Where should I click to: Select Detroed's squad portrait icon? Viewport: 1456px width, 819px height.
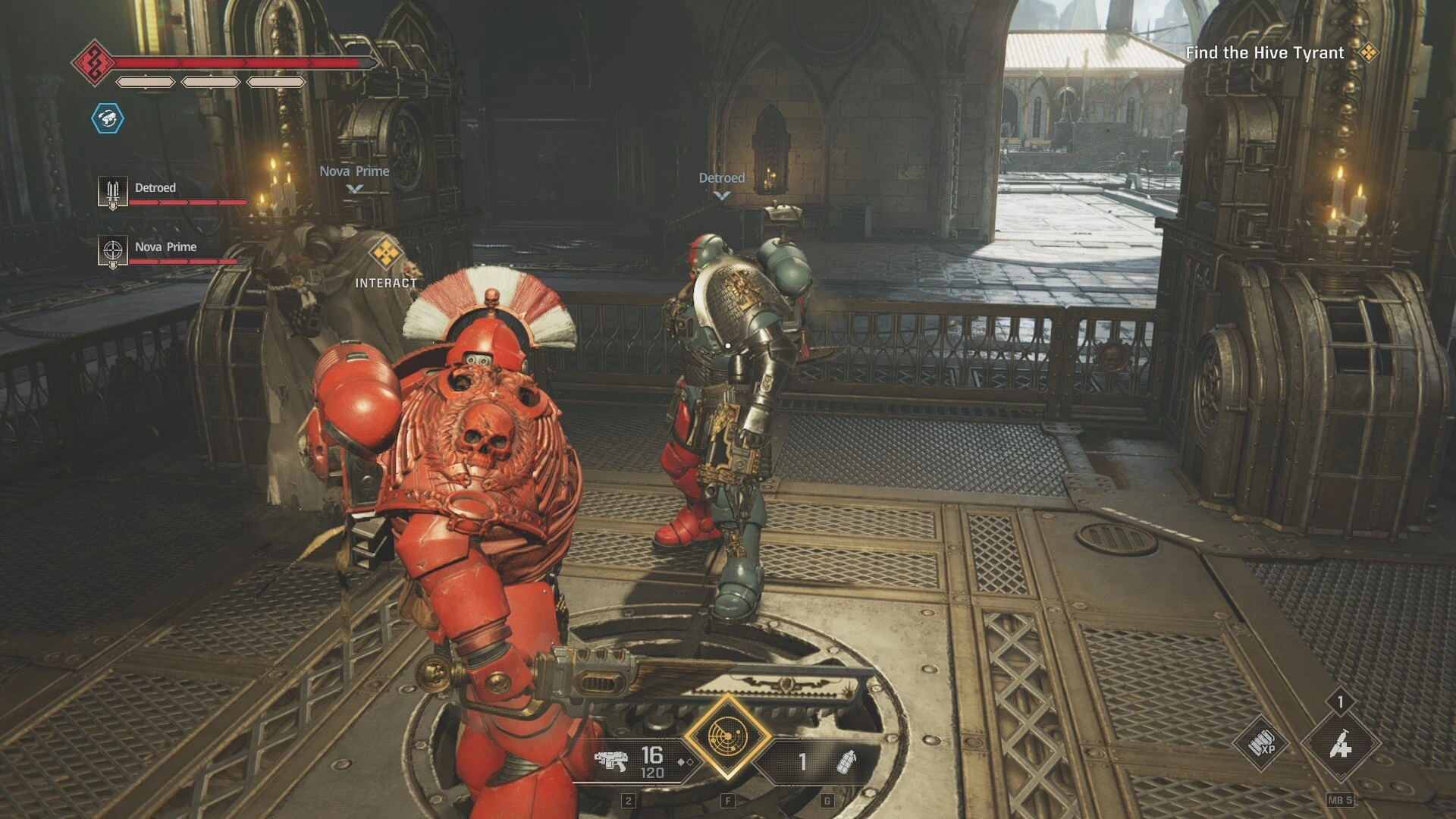coord(112,192)
